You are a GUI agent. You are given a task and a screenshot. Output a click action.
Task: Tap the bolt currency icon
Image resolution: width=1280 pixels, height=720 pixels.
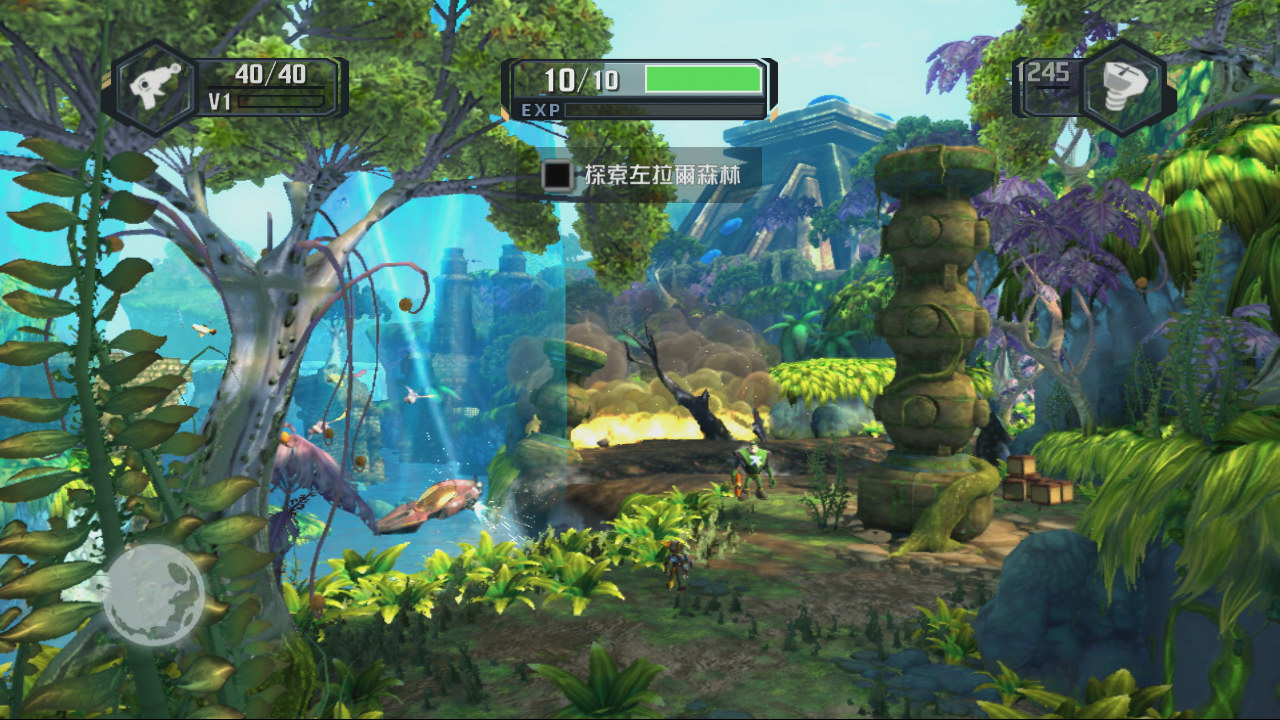click(1123, 87)
